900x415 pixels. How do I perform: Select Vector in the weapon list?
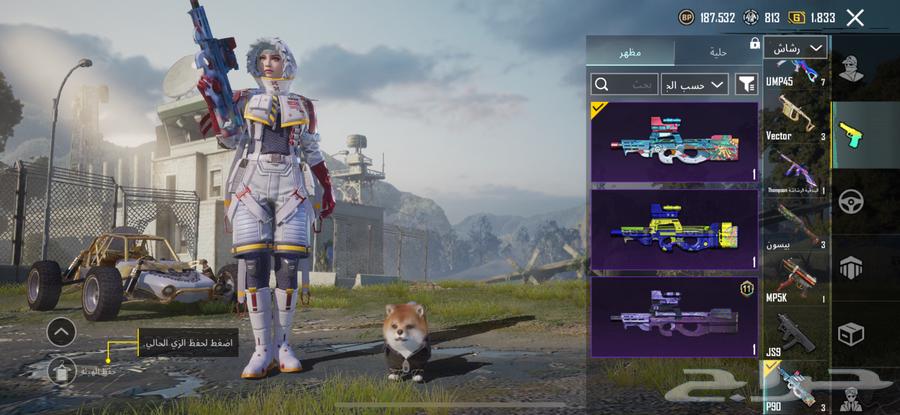point(796,118)
